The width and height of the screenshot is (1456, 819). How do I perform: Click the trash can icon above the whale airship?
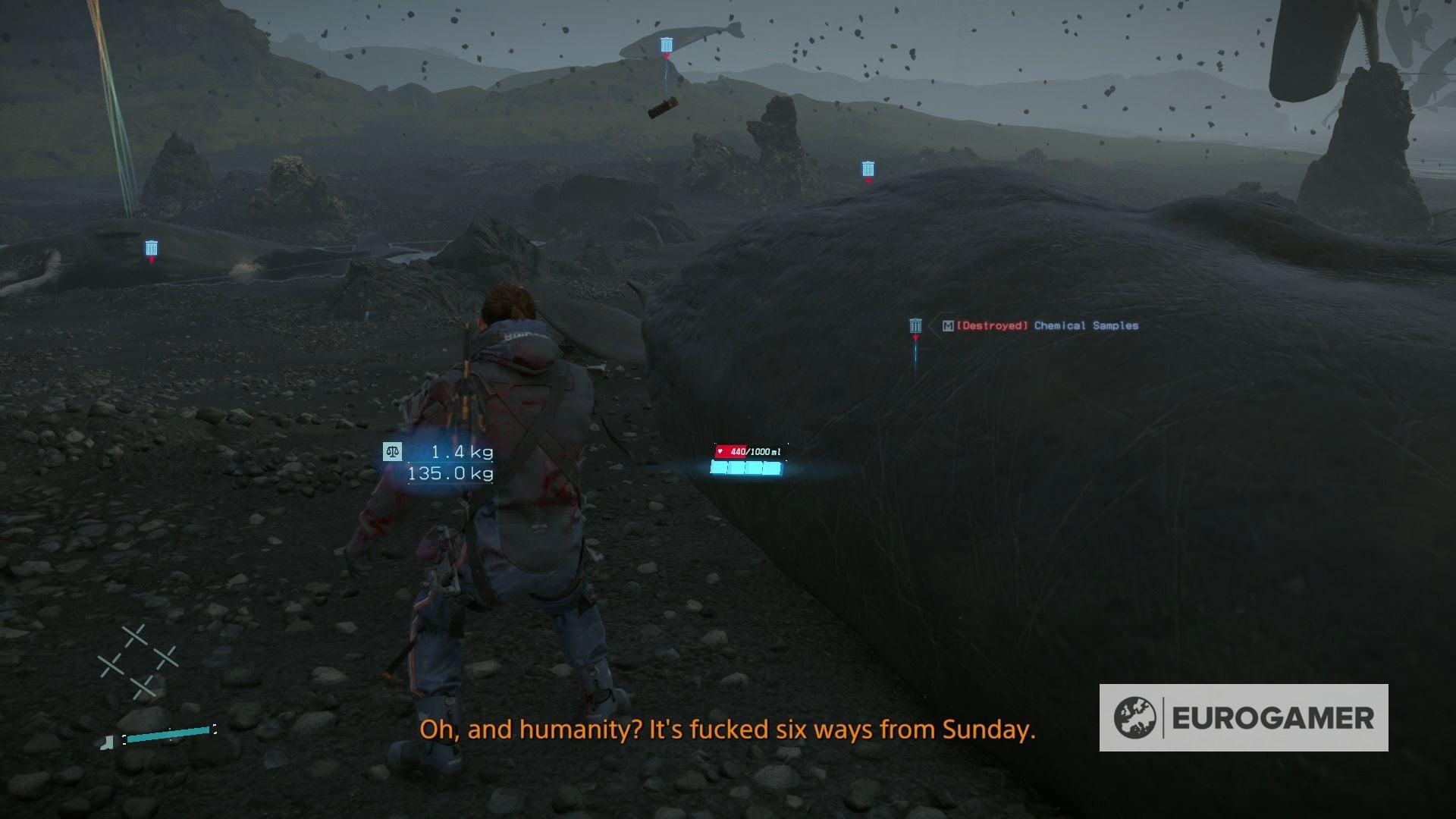click(665, 43)
